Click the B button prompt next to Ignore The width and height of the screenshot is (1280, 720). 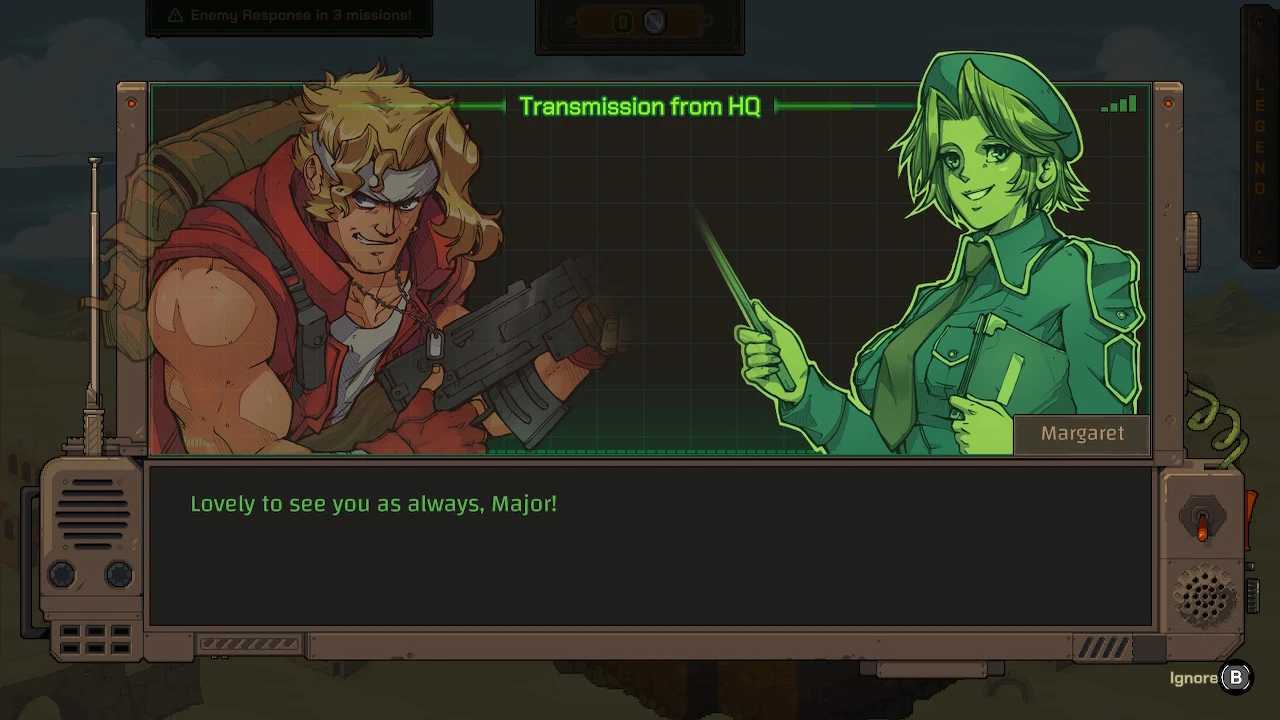point(1236,677)
